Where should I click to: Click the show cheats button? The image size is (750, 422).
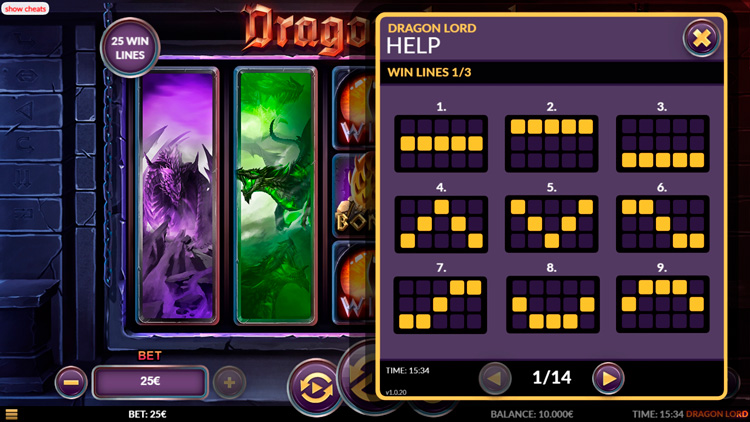point(25,8)
